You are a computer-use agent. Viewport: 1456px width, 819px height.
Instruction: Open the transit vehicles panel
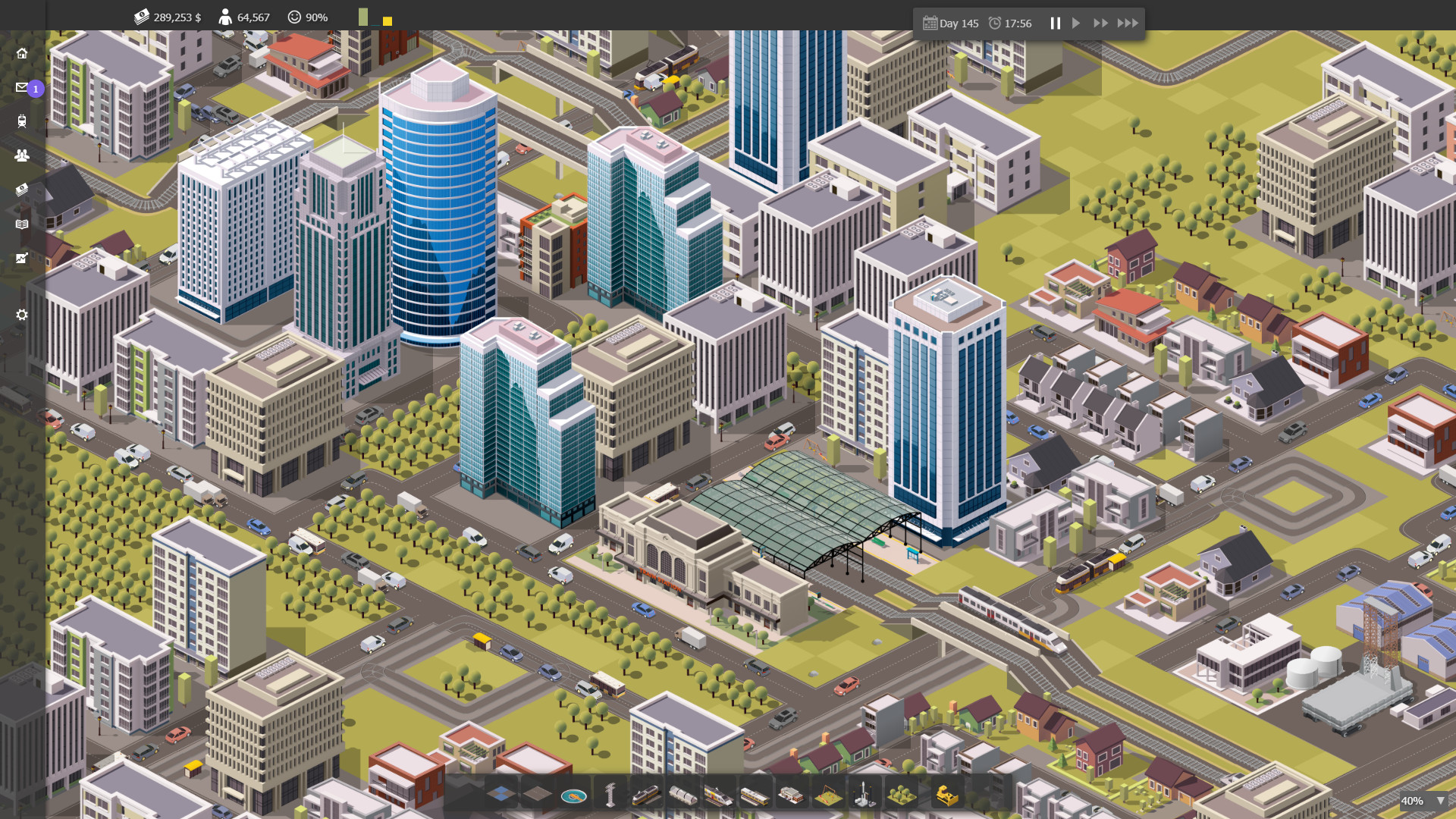(x=22, y=121)
